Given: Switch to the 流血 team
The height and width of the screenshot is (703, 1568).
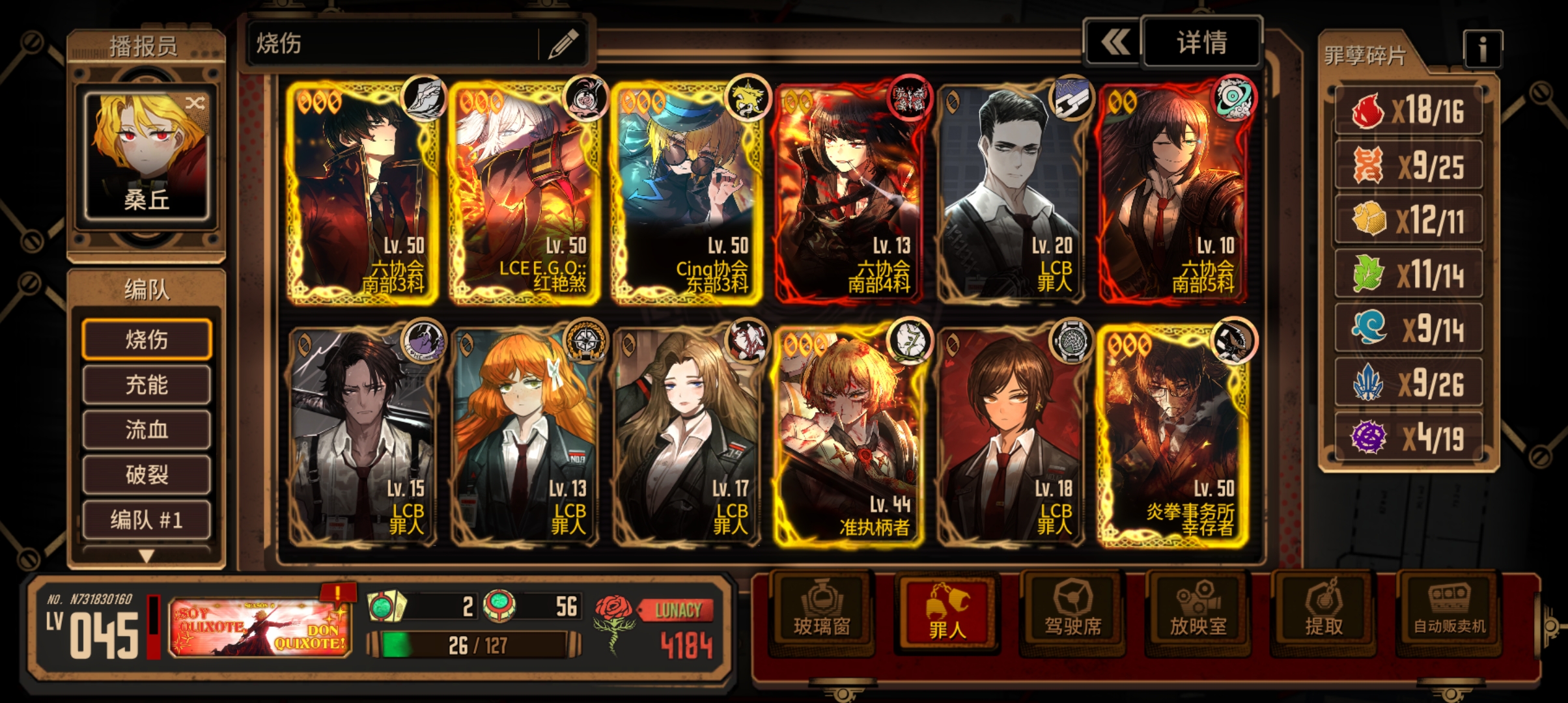Looking at the screenshot, I should pos(147,430).
